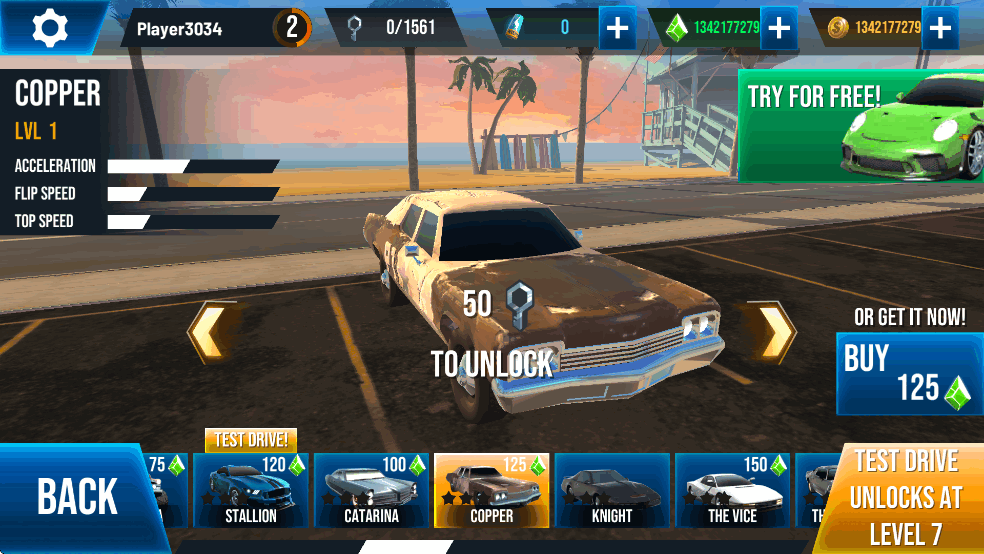Viewport: 984px width, 554px height.
Task: Pick the Knight car thumbnail
Action: tap(611, 490)
